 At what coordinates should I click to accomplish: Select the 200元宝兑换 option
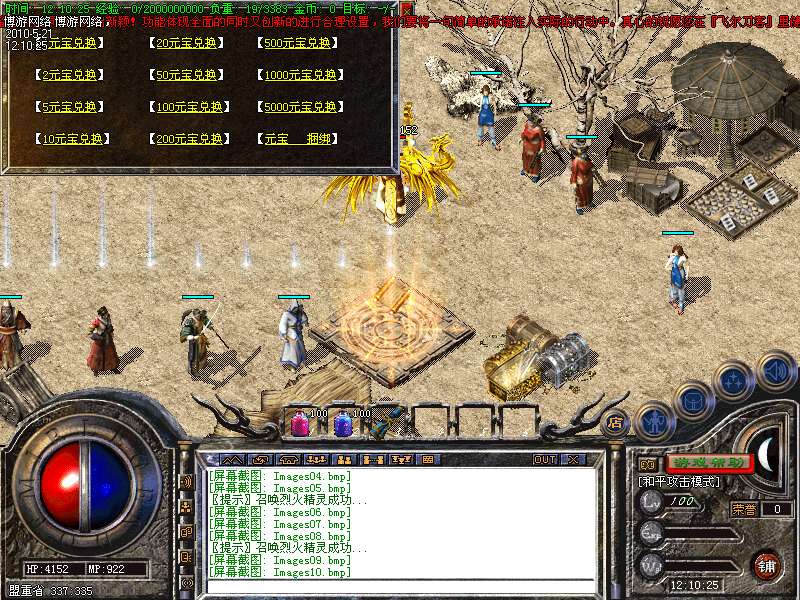tap(189, 139)
